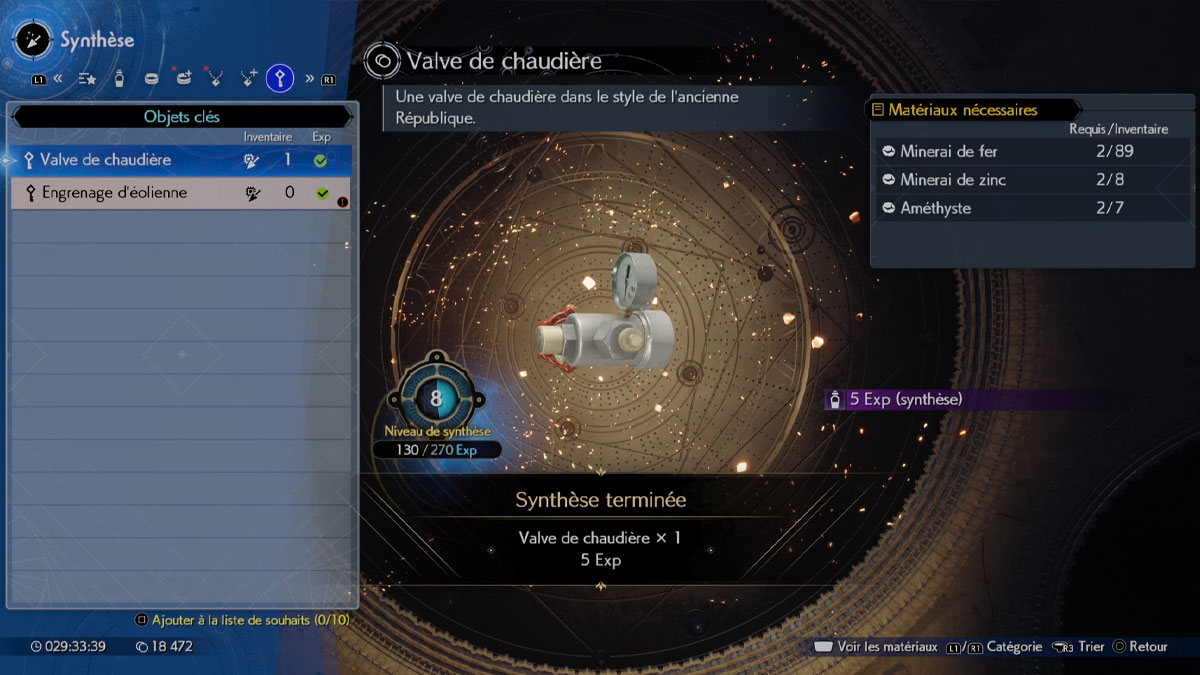Dismiss the Synthèse terminée result banner
This screenshot has width=1200, height=675.
tap(600, 530)
